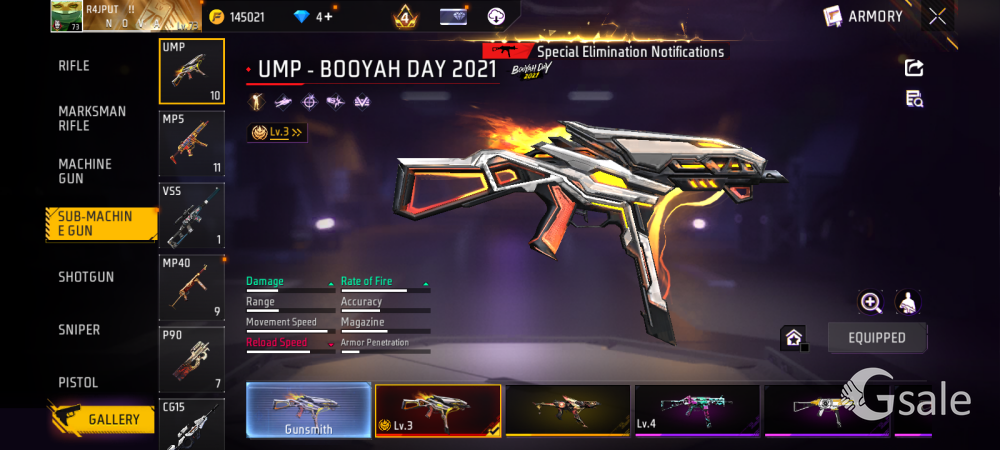
Task: Show the Sniper weapon category
Action: point(79,330)
